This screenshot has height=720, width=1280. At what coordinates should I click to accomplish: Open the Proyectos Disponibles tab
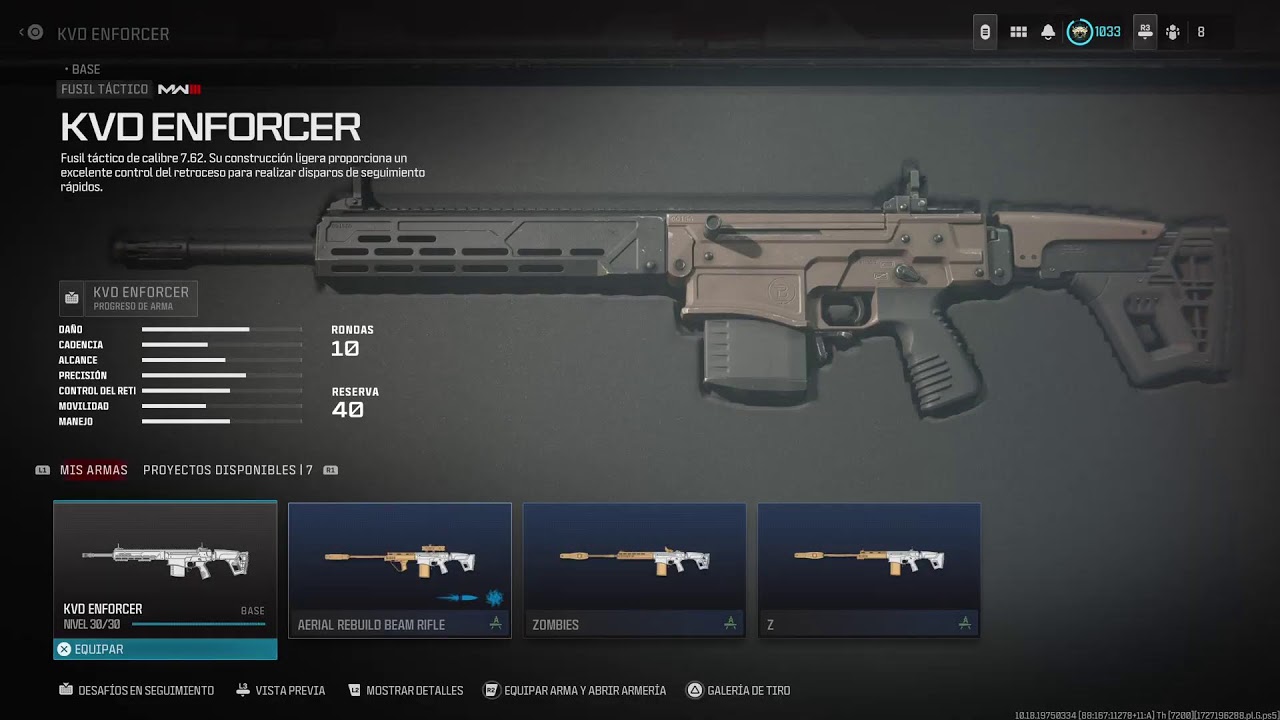(227, 470)
